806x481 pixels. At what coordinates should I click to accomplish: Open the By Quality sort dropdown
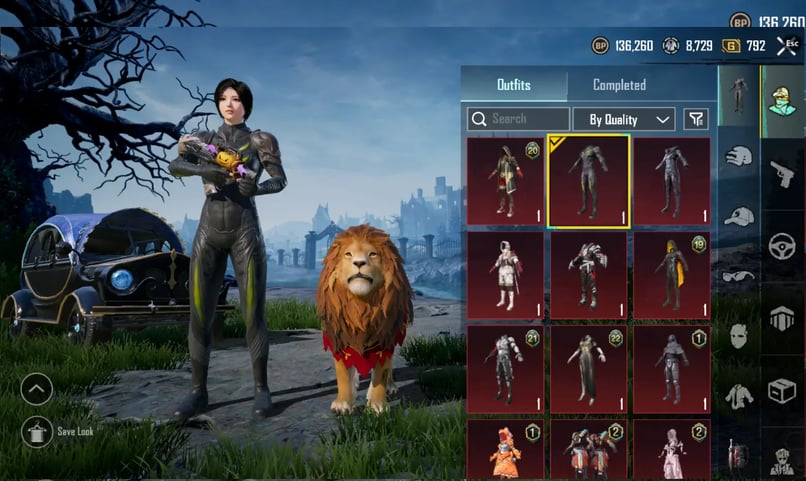(x=623, y=120)
